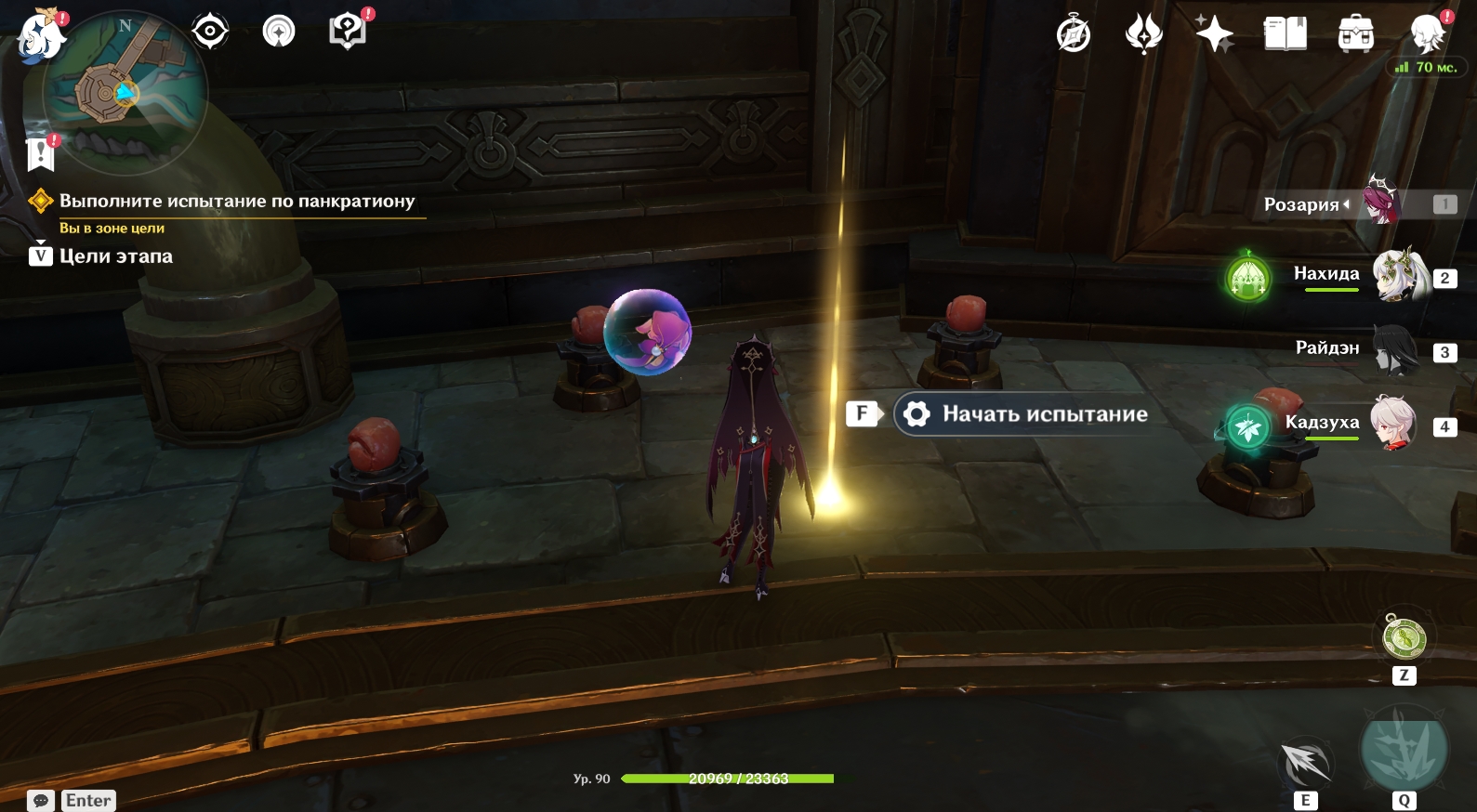Activate the elemental burst icon
Image resolution: width=1477 pixels, height=812 pixels.
1404,748
